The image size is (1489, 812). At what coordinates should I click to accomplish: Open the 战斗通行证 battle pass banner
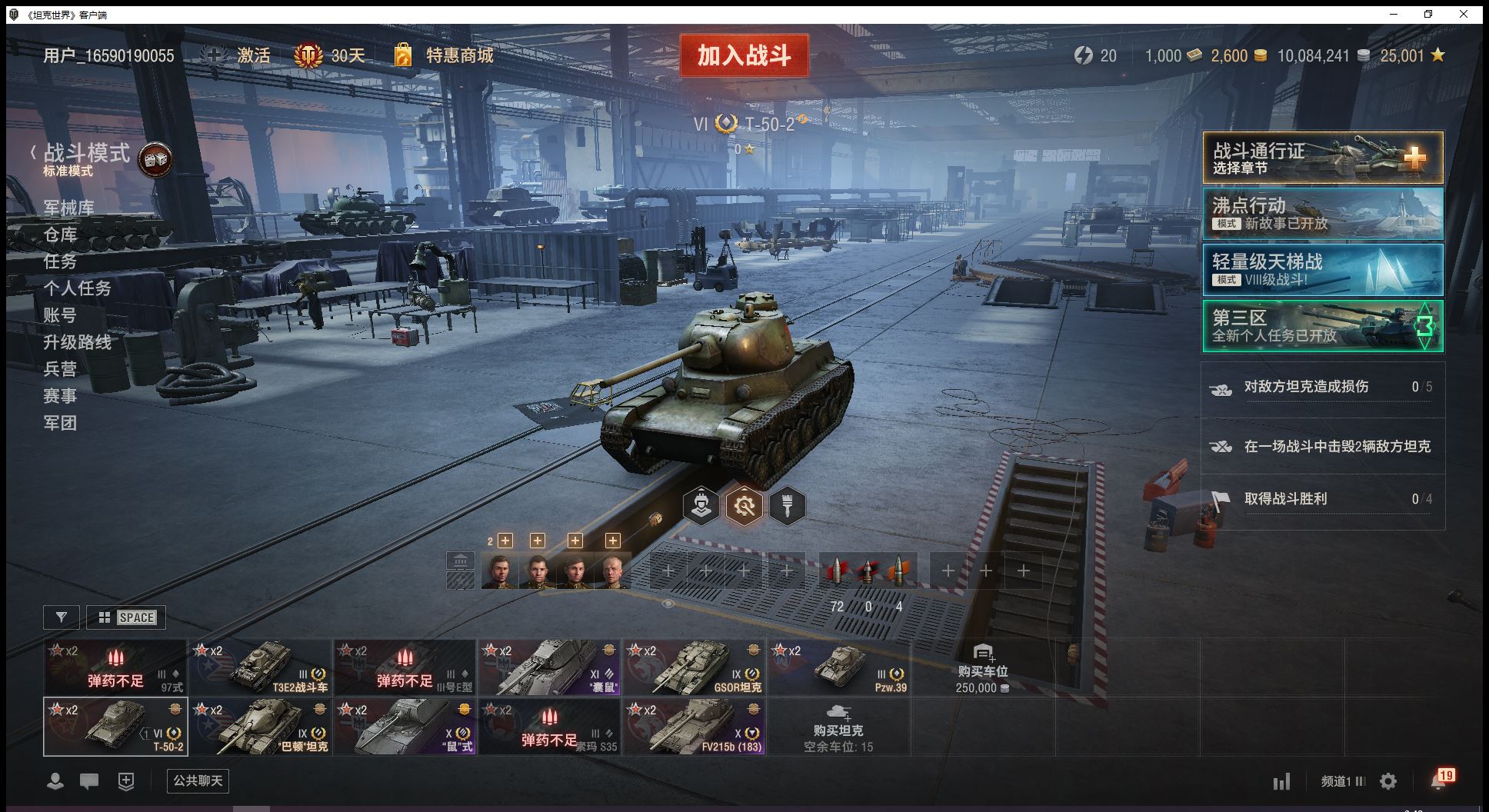[x=1322, y=158]
